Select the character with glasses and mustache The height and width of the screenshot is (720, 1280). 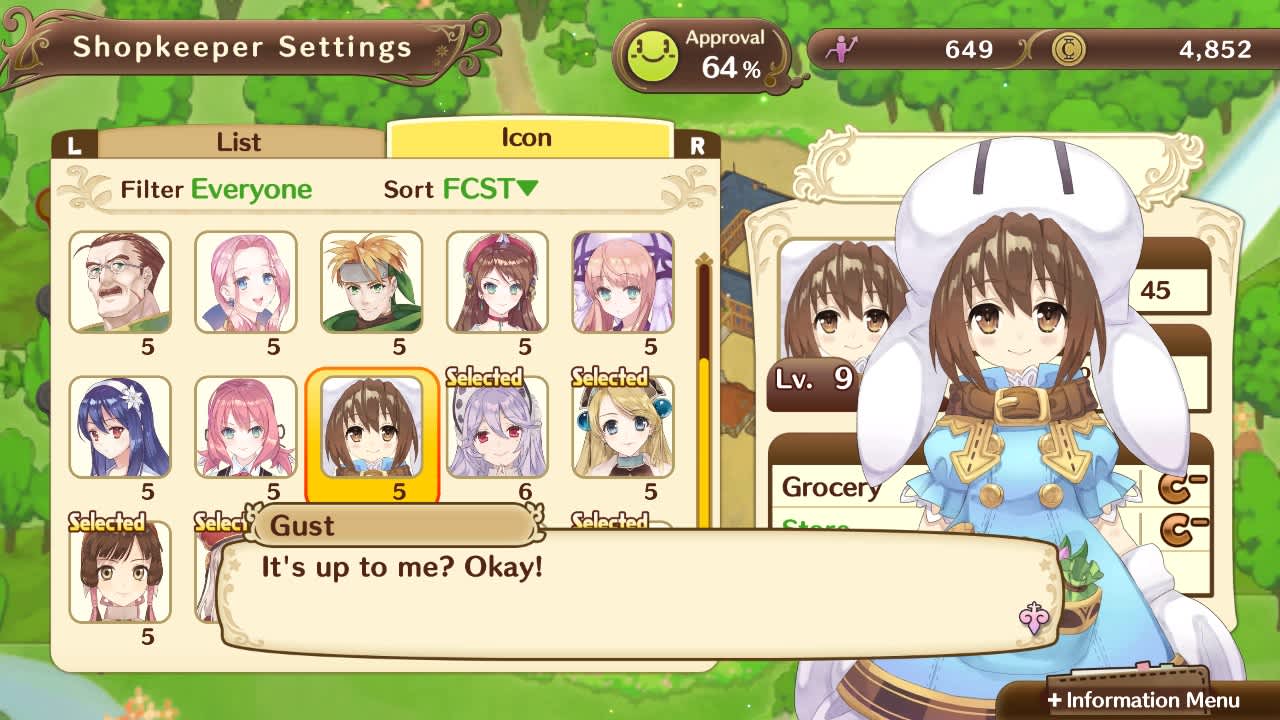pyautogui.click(x=120, y=283)
